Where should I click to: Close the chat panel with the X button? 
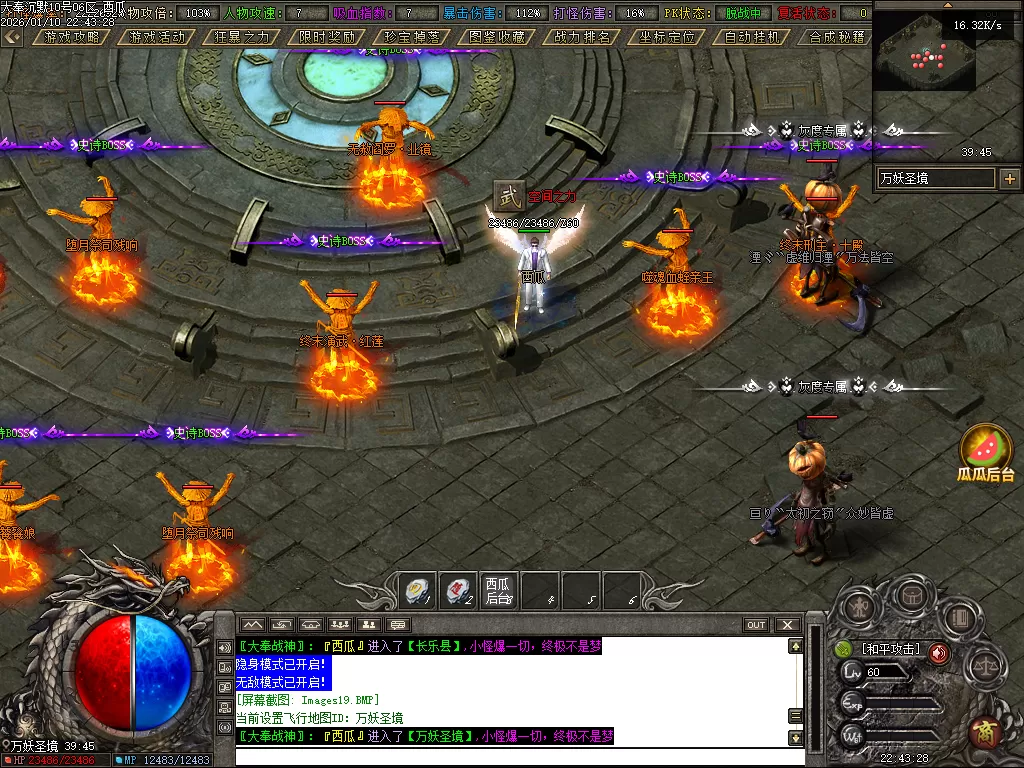point(788,625)
